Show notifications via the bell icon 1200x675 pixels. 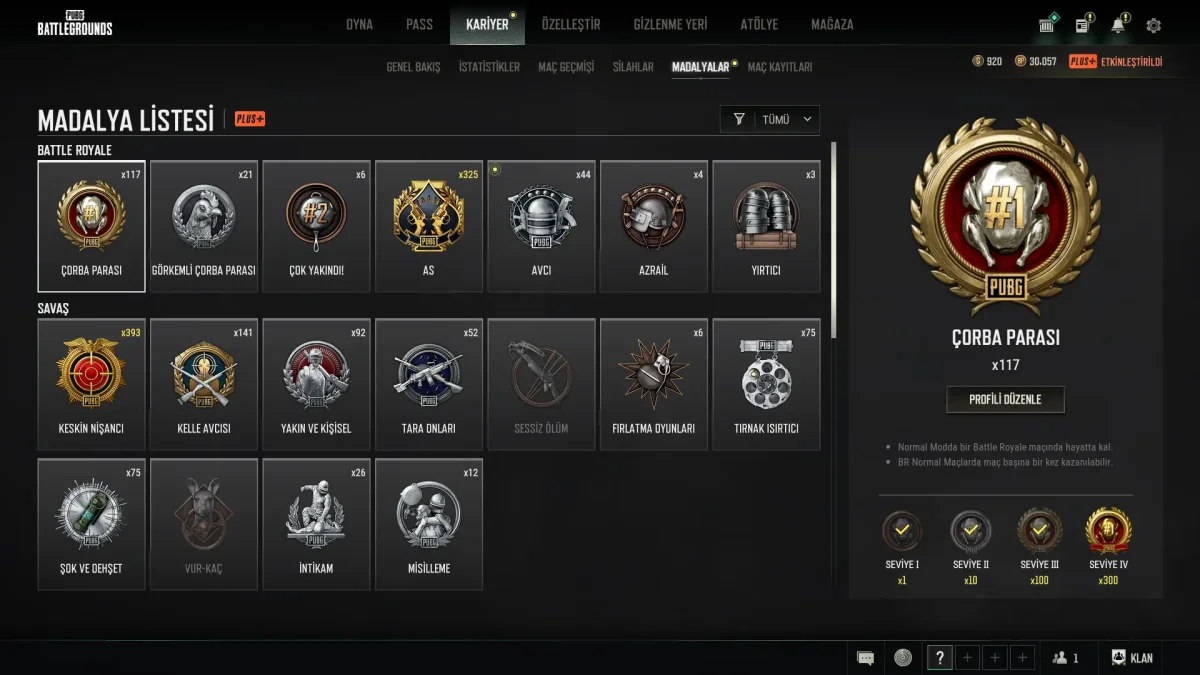(1118, 25)
